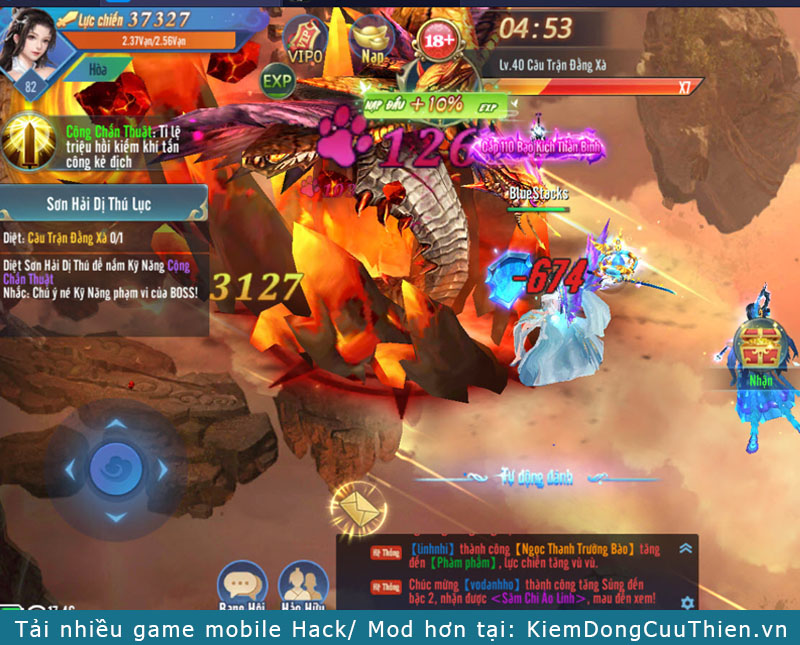Toggle Tự động đánh auto-battle

click(x=536, y=476)
